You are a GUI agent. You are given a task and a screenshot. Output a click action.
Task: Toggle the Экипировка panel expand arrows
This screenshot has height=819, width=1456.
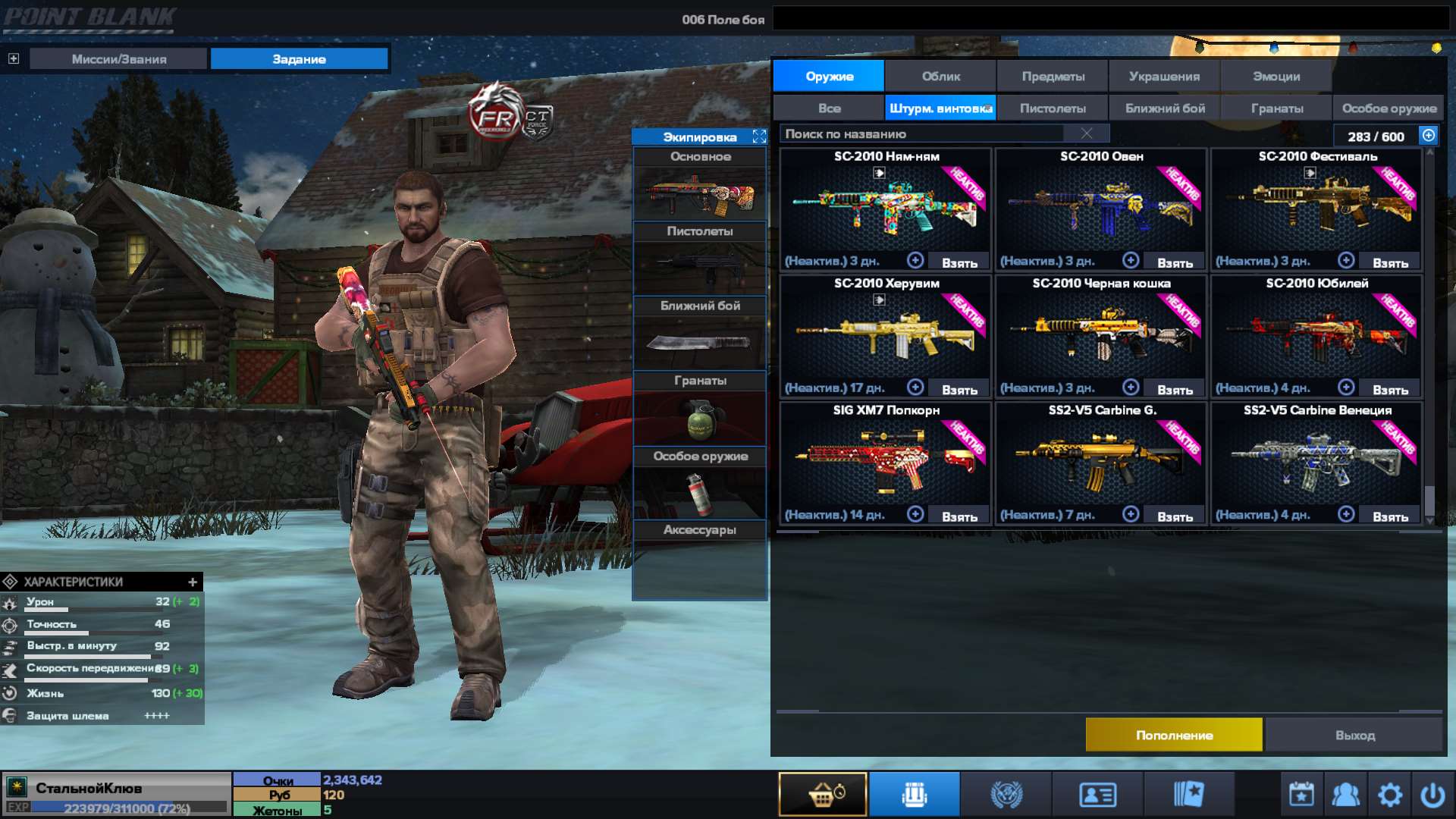click(x=758, y=137)
